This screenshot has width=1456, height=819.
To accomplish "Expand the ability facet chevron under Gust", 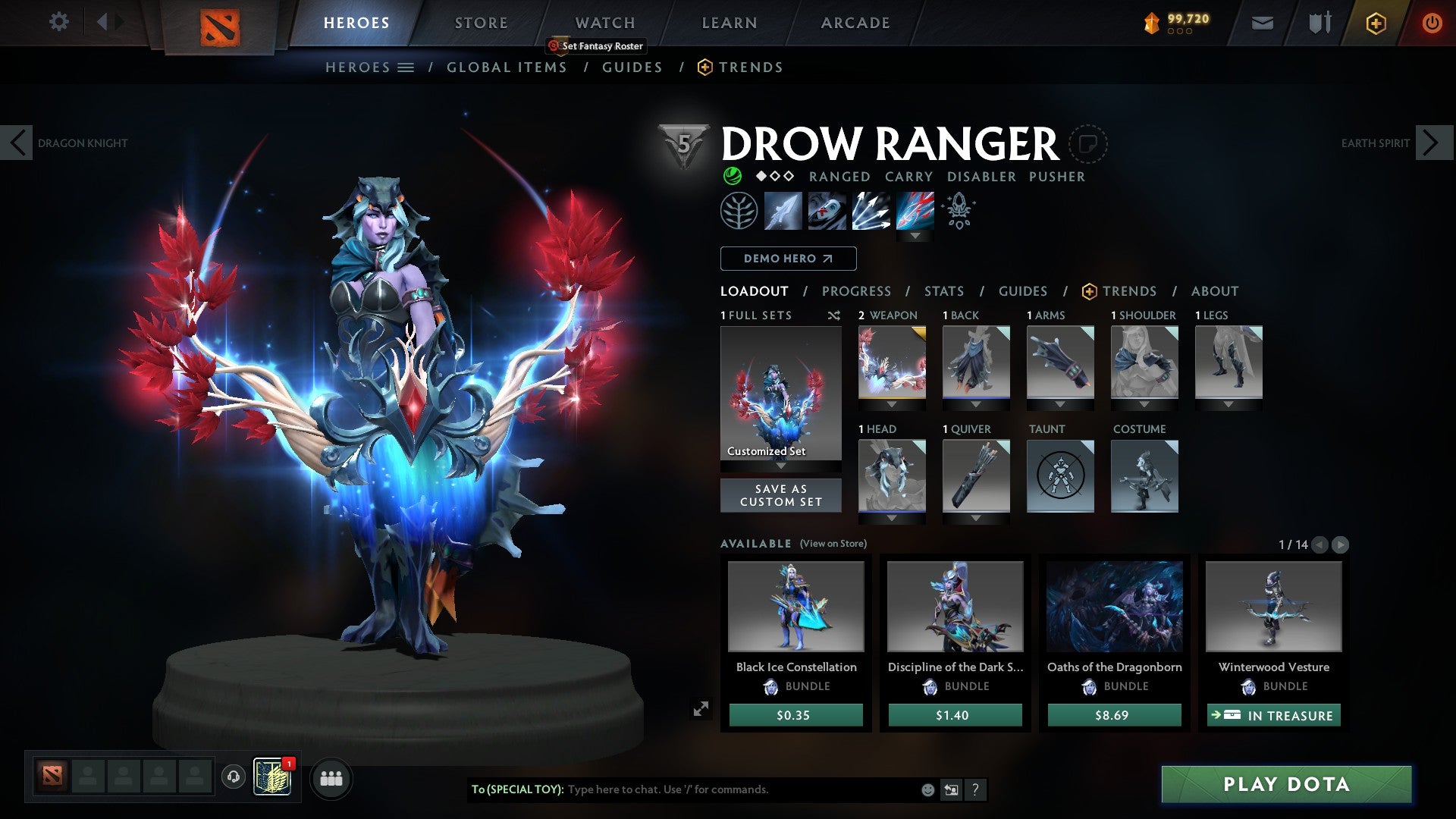I will click(916, 236).
